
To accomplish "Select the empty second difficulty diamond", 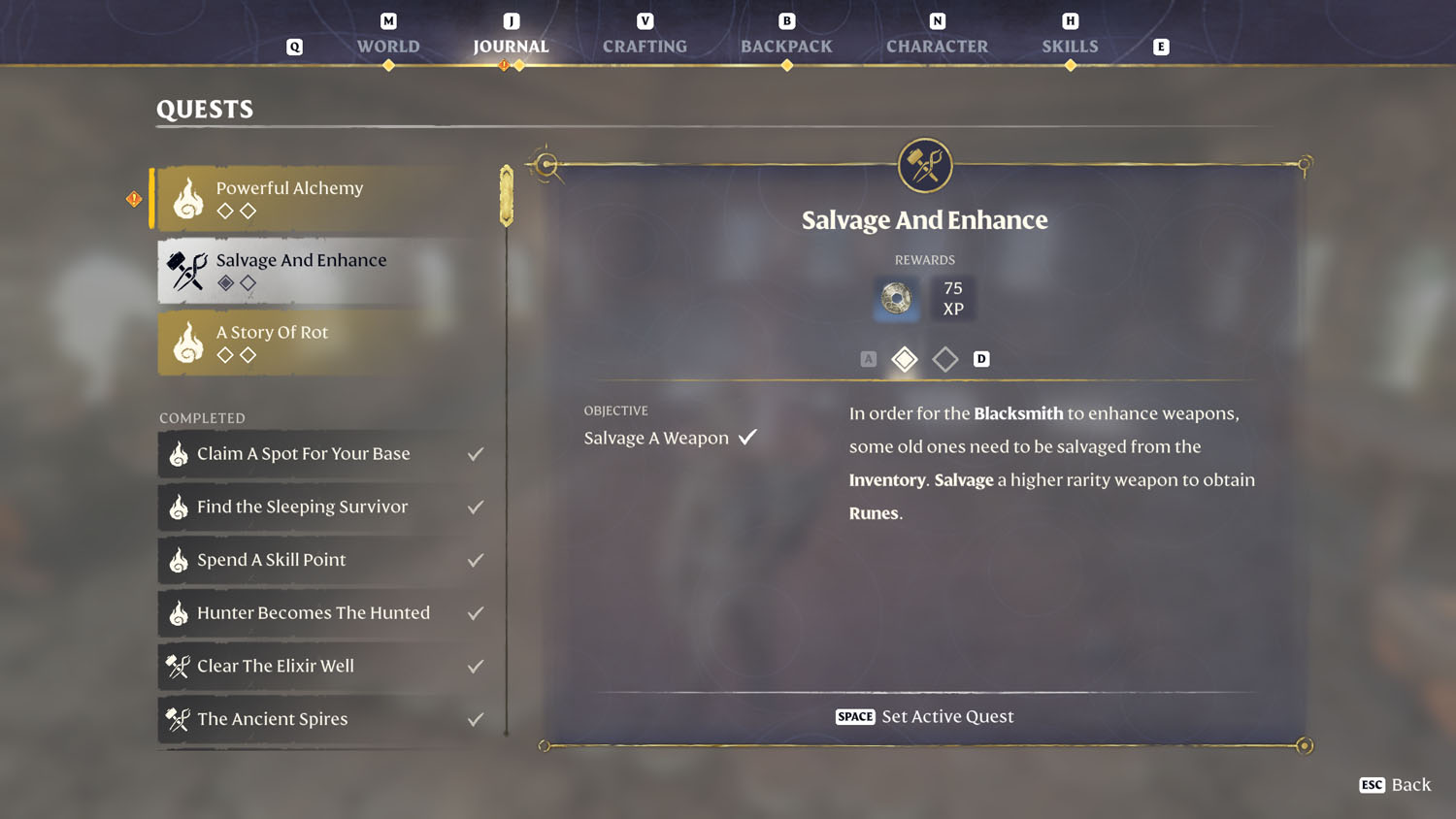I will (x=944, y=359).
